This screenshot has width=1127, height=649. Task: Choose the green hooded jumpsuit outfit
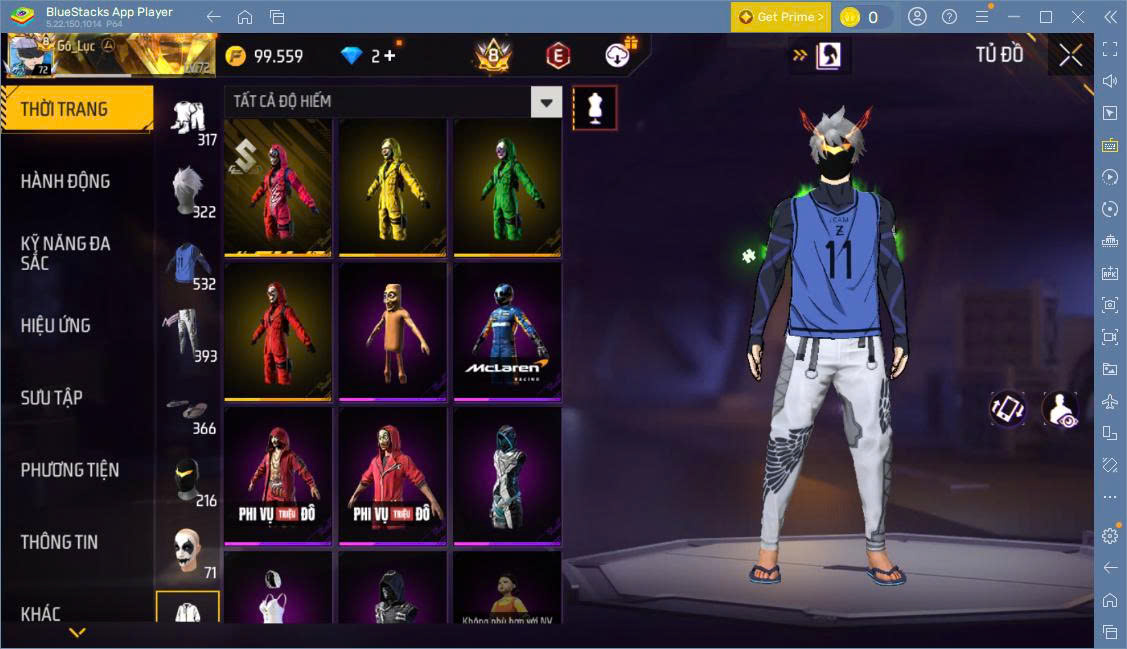(507, 186)
